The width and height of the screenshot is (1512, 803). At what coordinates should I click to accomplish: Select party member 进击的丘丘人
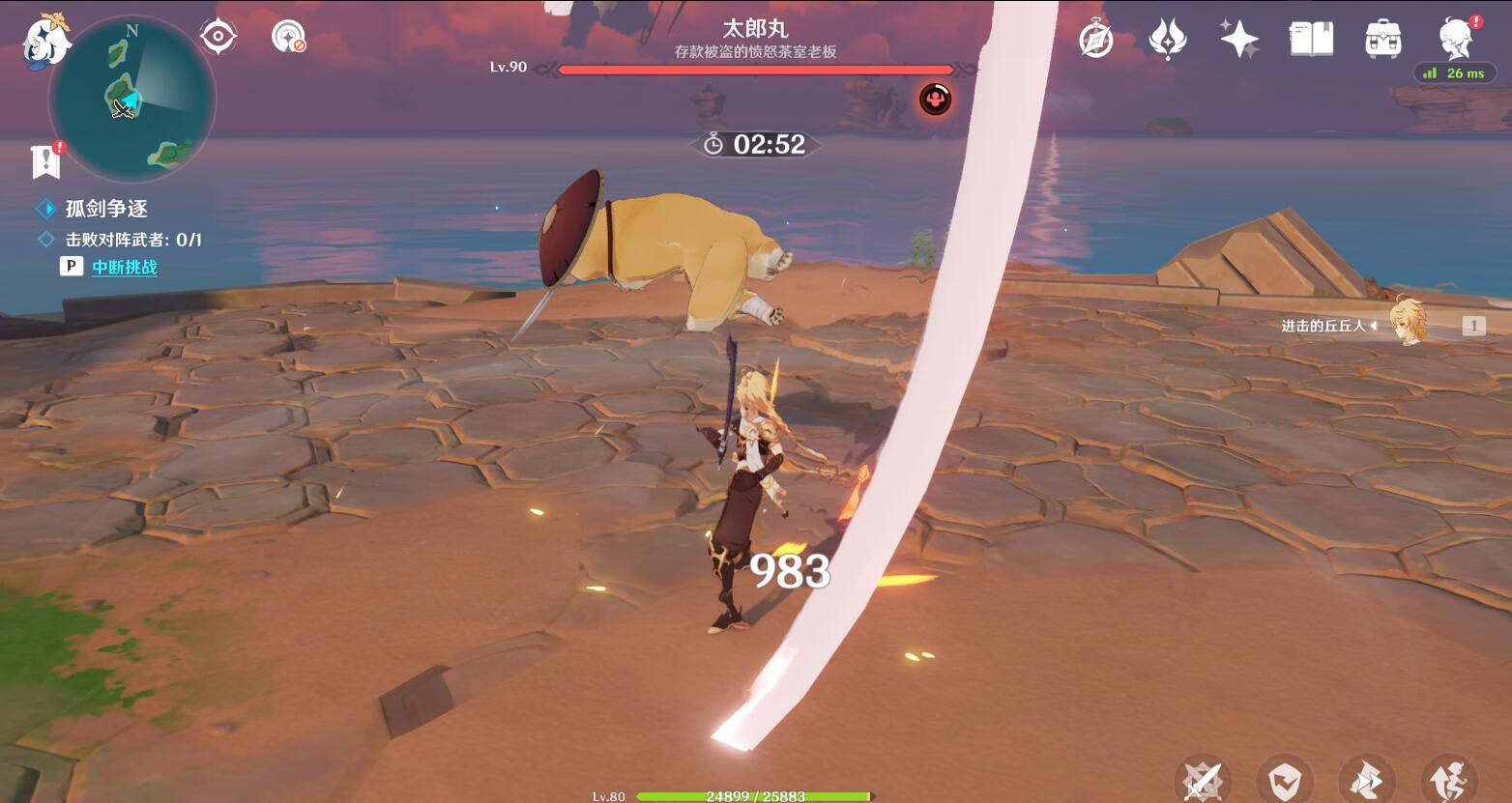coord(1408,323)
